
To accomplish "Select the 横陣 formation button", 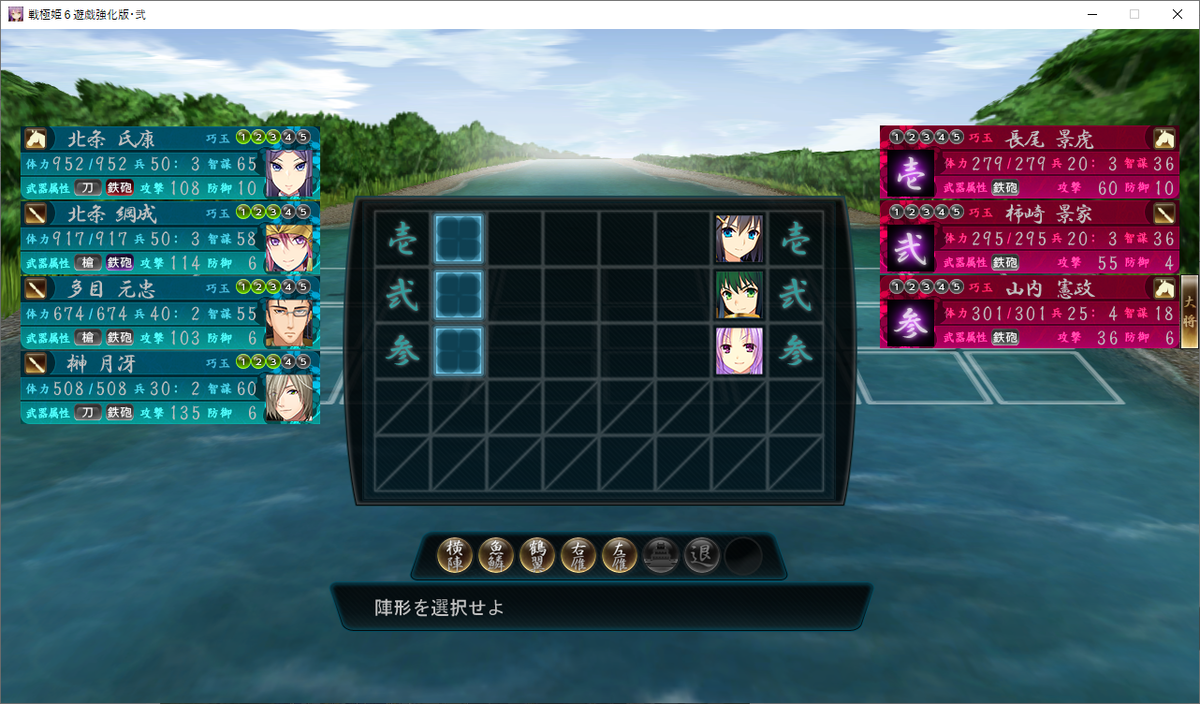I will point(456,555).
